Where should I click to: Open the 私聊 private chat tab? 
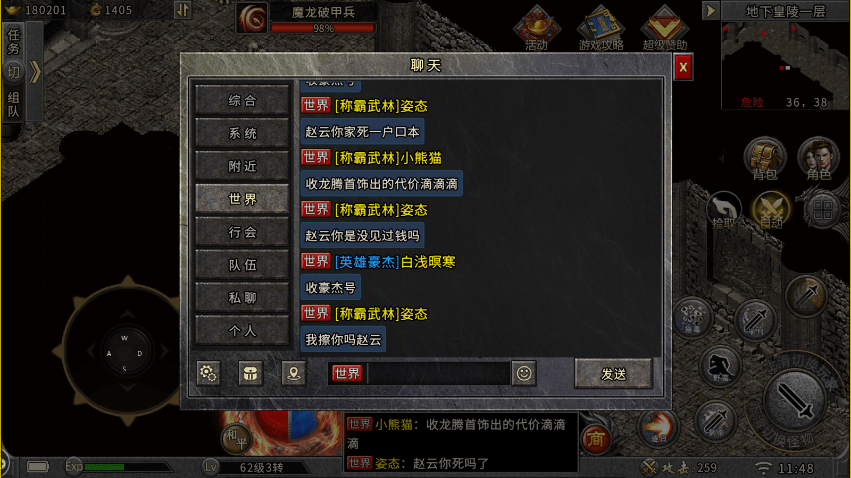click(243, 297)
